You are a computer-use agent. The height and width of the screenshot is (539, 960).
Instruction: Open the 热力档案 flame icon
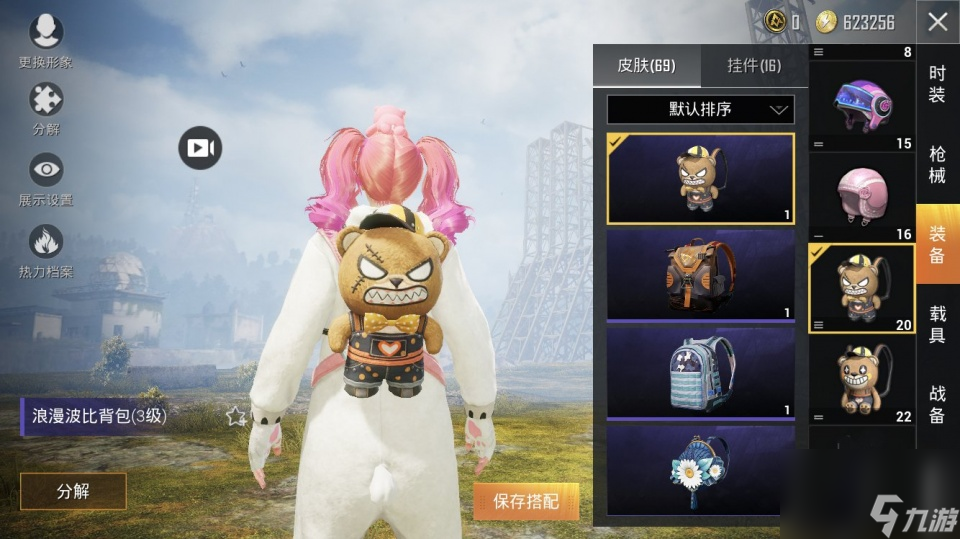[x=45, y=242]
